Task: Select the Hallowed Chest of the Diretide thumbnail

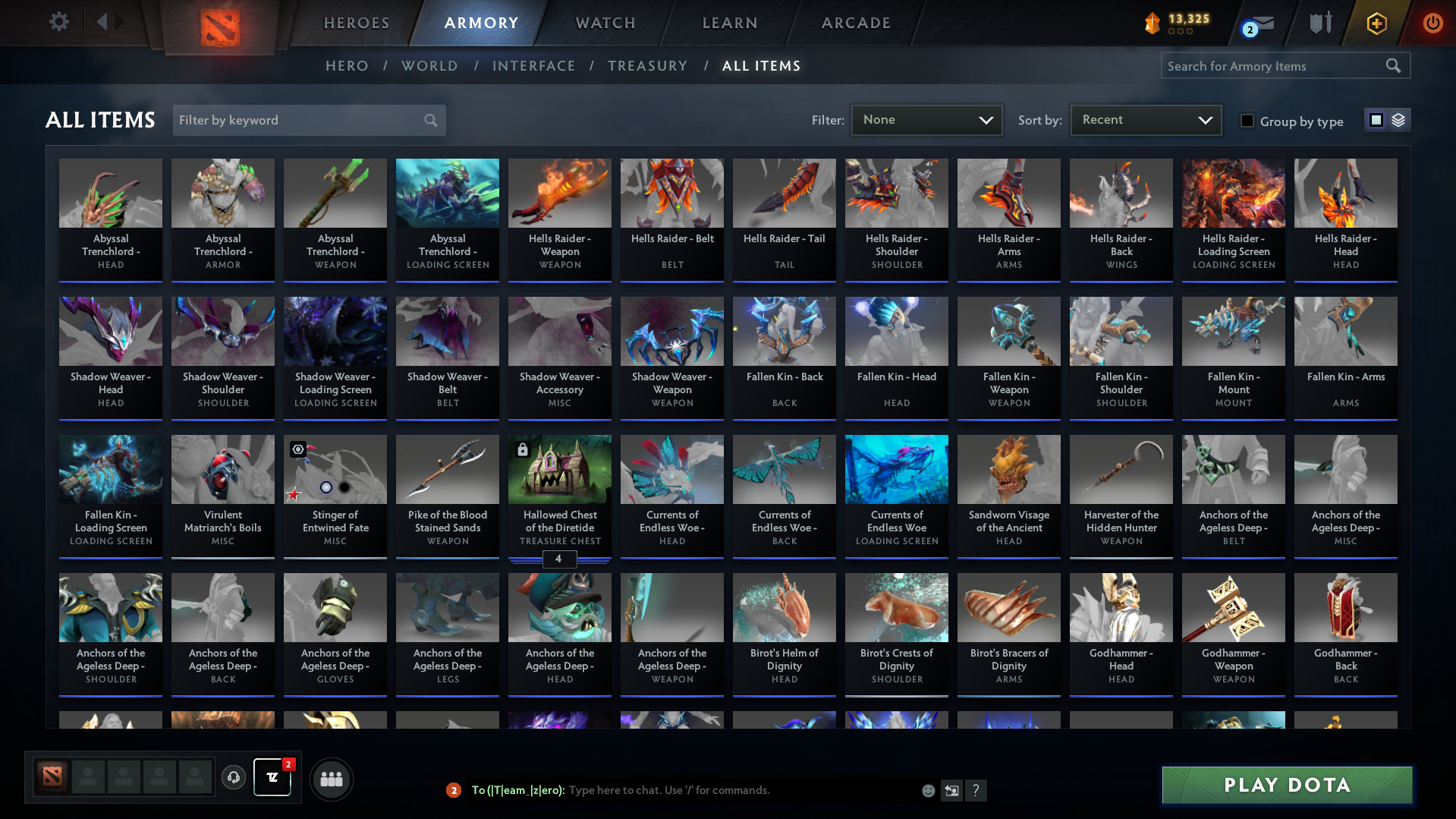Action: [x=559, y=469]
